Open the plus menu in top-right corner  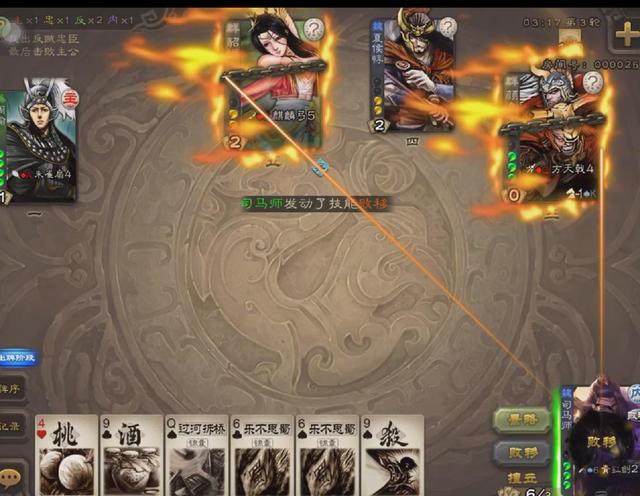[x=622, y=31]
